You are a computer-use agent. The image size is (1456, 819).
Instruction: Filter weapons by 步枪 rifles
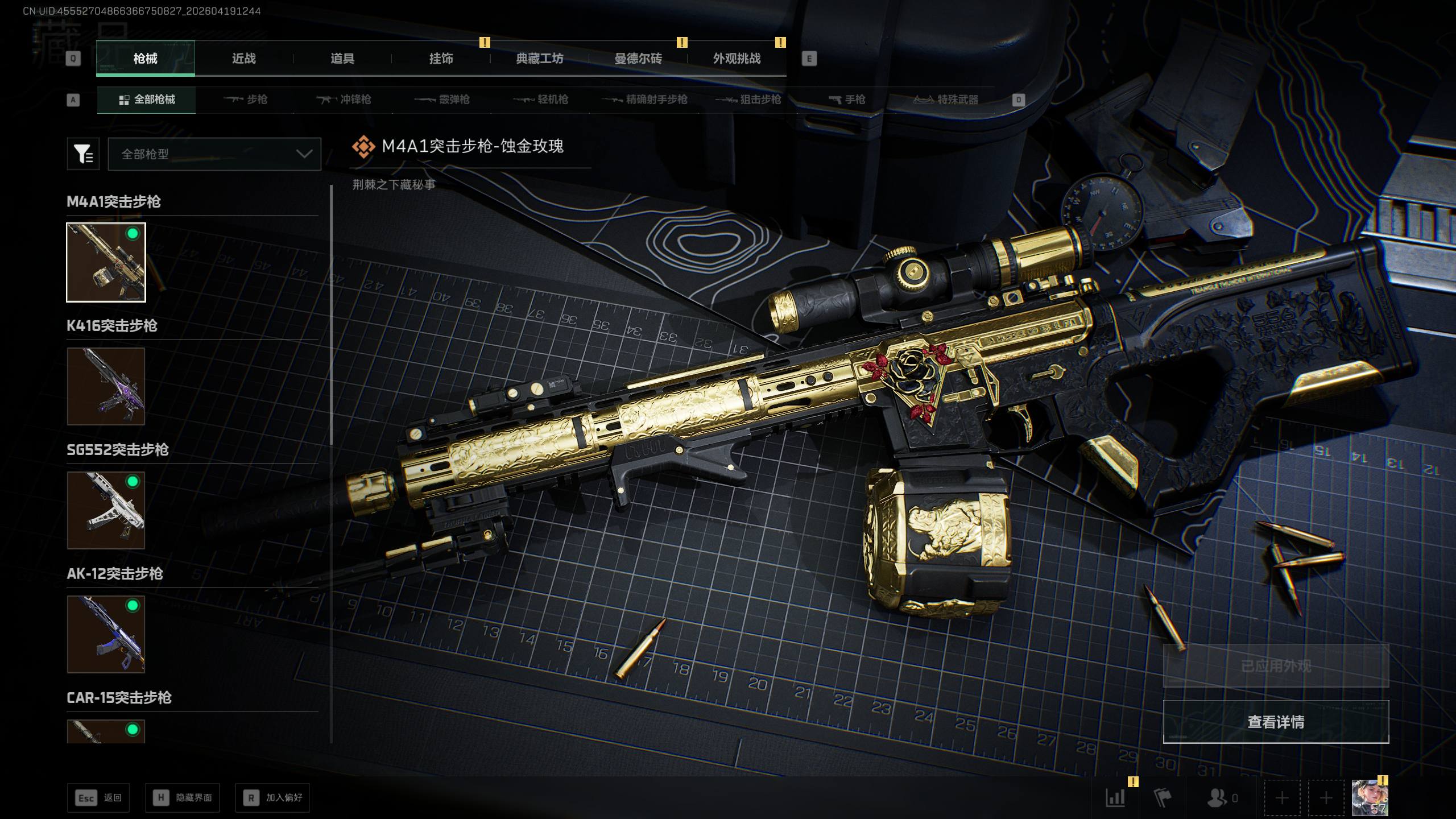[246, 100]
